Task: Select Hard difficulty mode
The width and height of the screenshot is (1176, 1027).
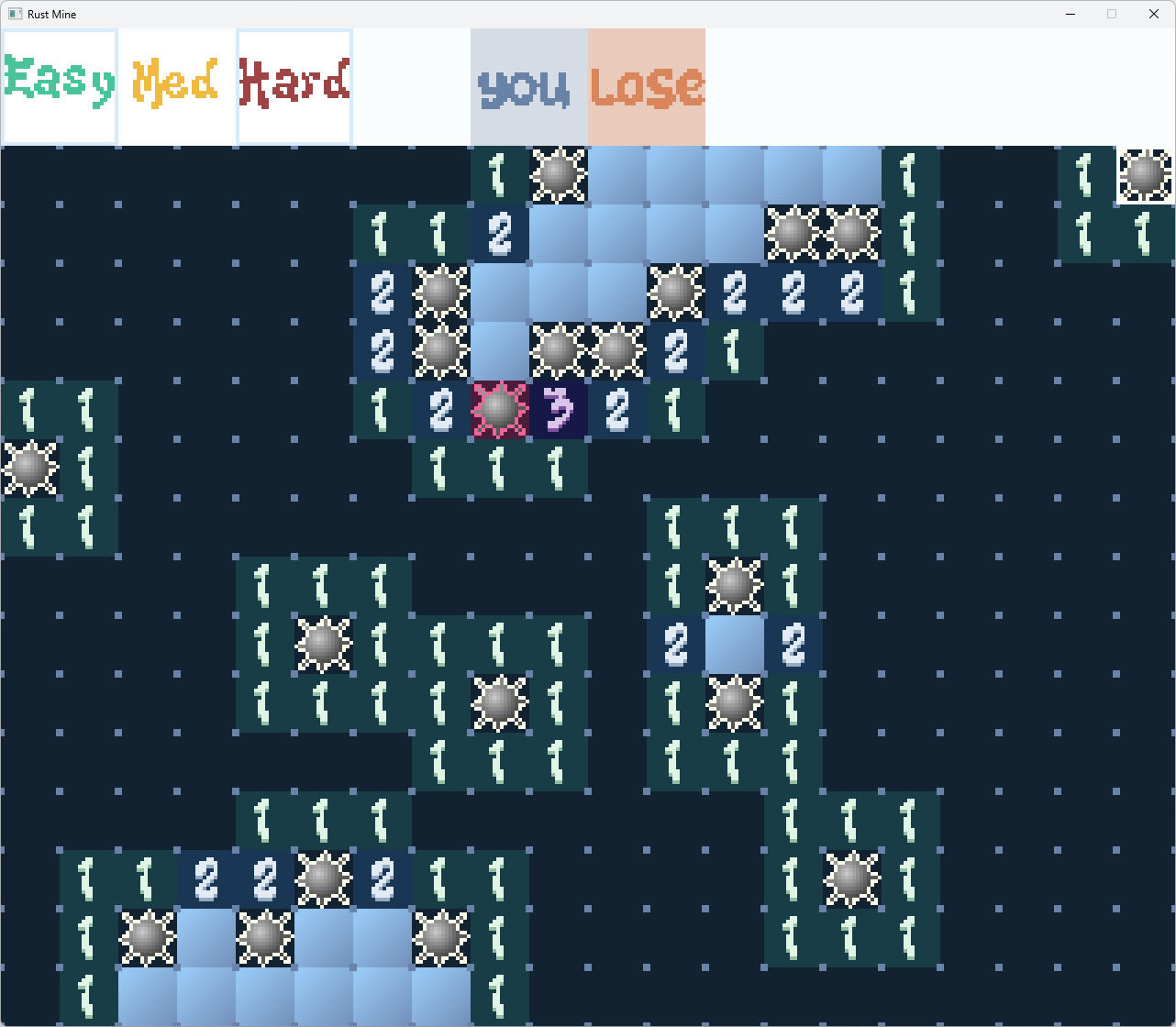Action: click(x=294, y=85)
